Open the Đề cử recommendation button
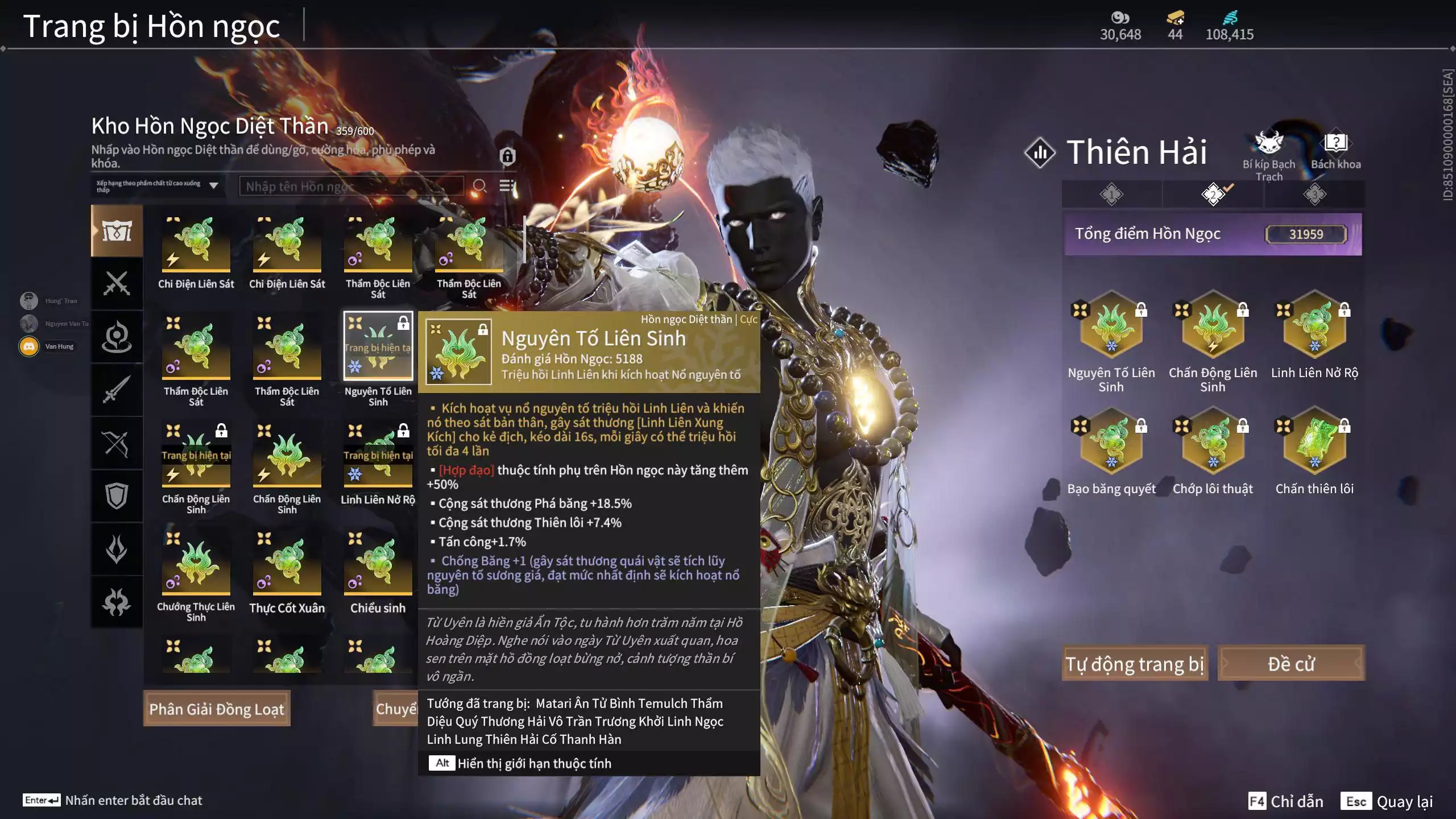 1291,664
